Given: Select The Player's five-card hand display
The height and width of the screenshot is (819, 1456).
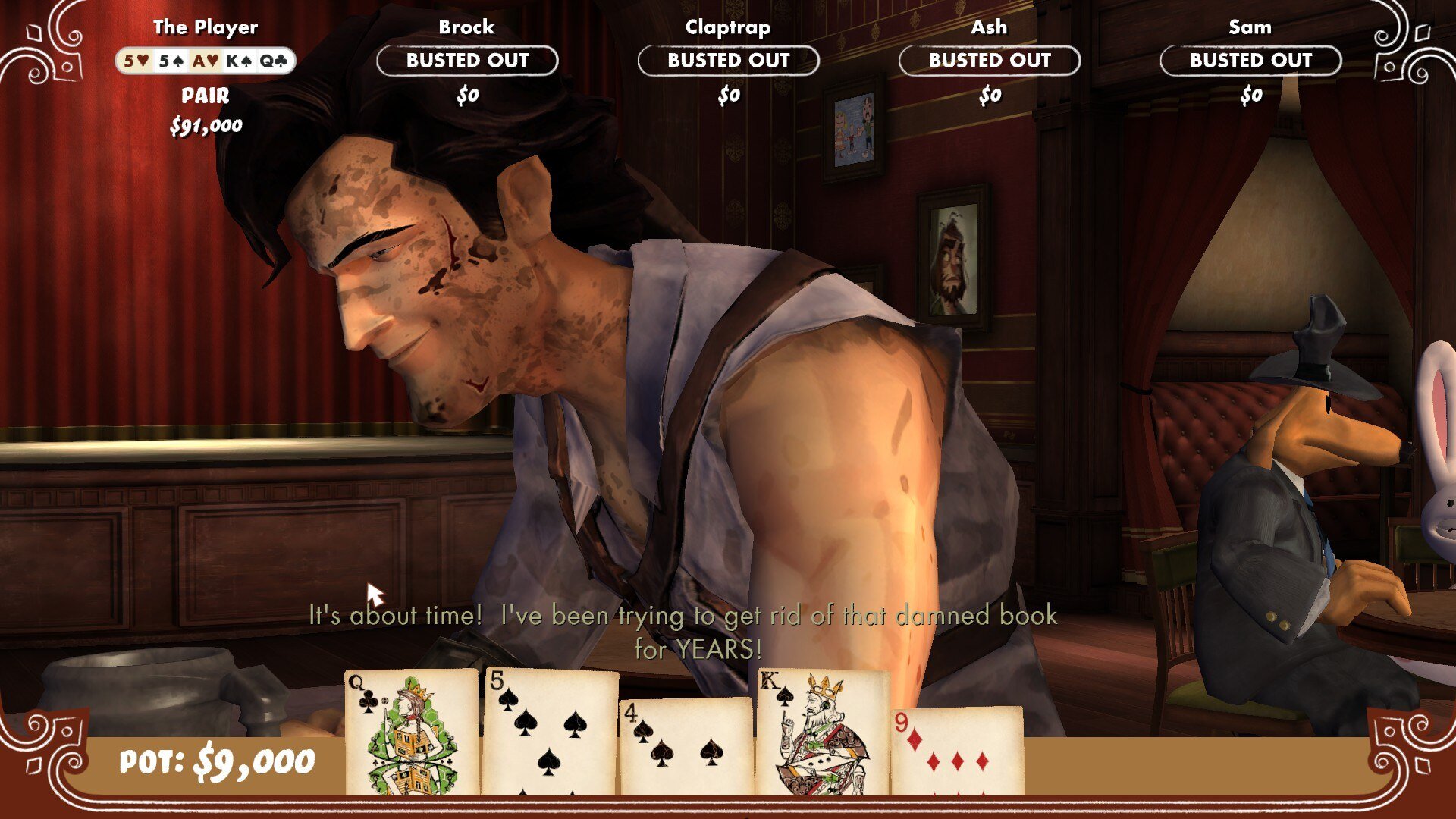Looking at the screenshot, I should point(206,61).
